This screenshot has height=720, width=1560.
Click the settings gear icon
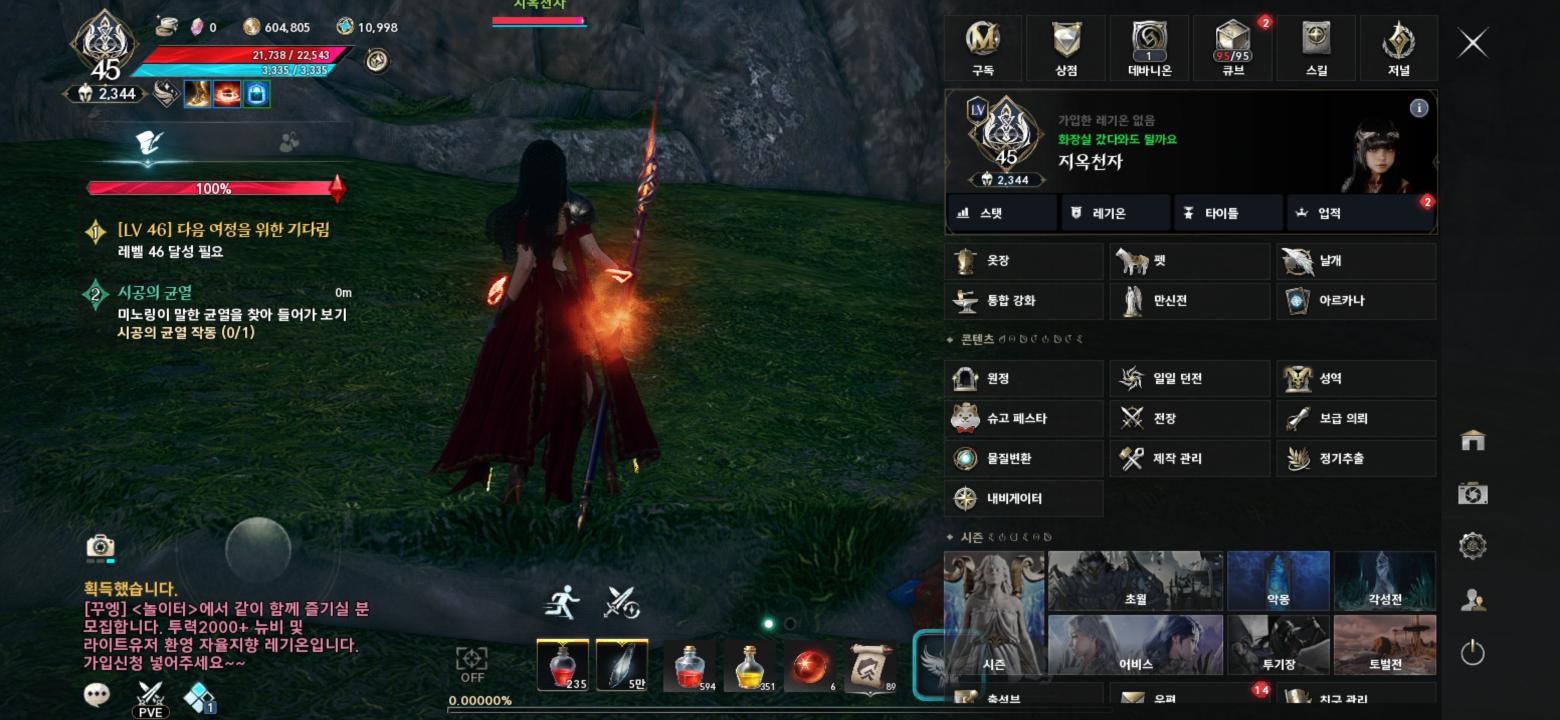(x=1472, y=546)
